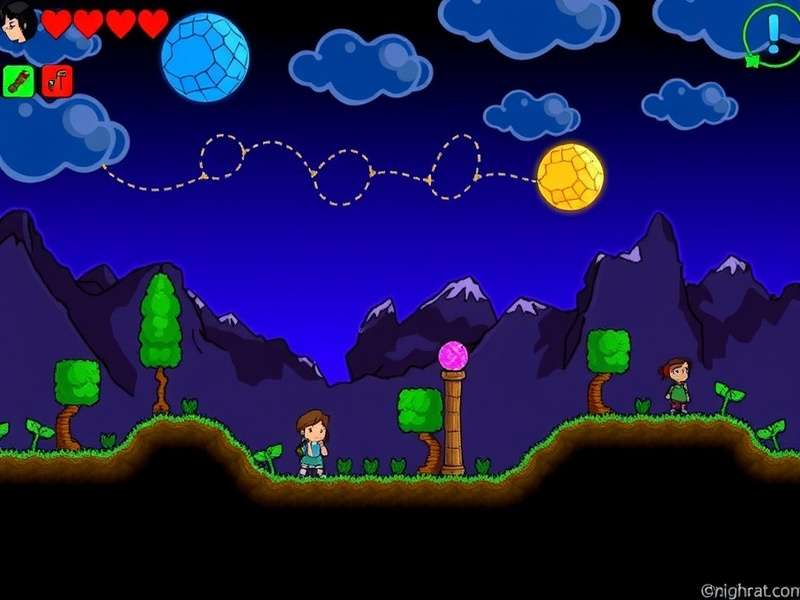Select the red tool item slot
Screen dimensions: 800x600
58,81
